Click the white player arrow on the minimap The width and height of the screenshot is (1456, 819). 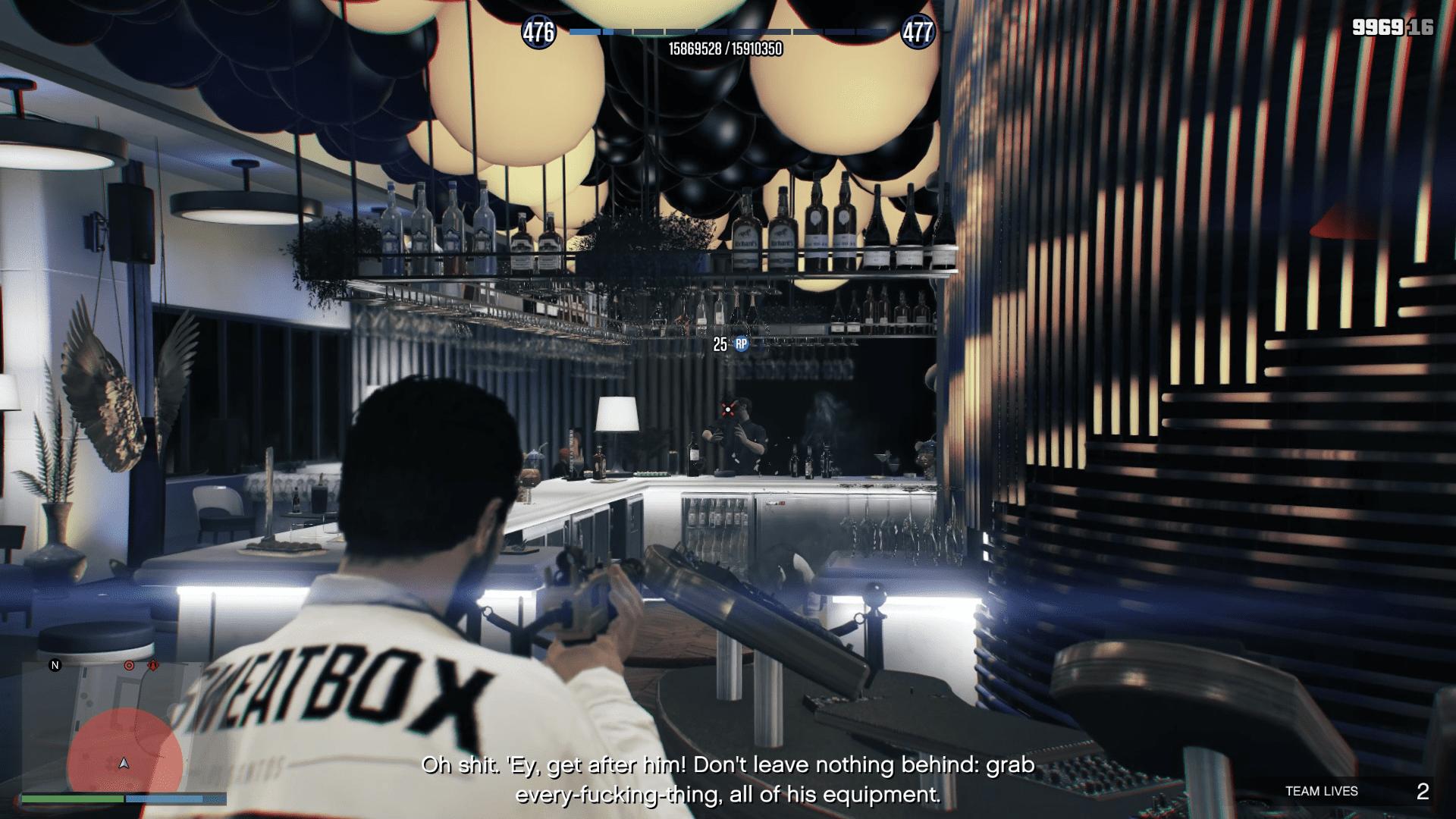coord(124,764)
